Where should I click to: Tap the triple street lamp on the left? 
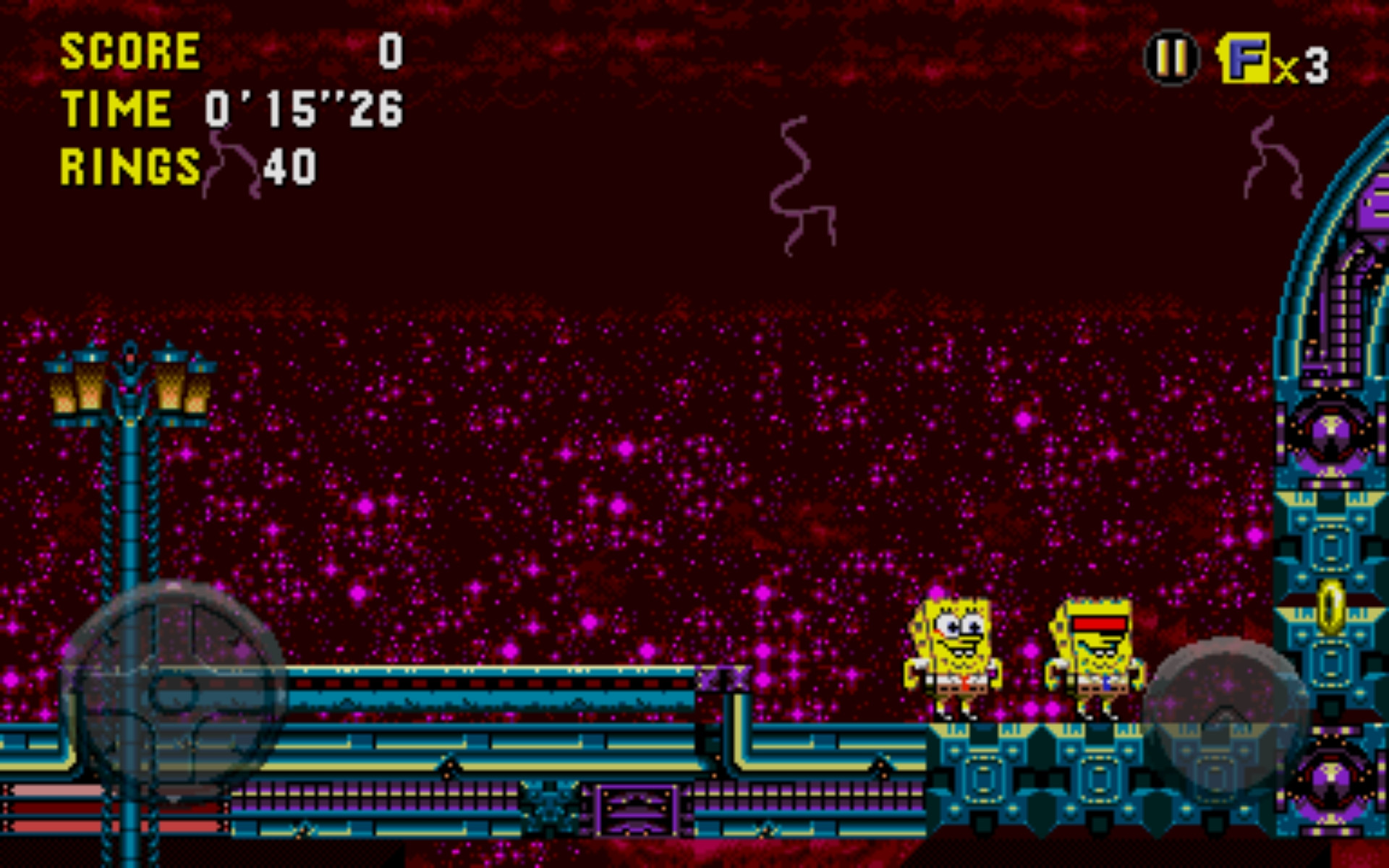(129, 383)
